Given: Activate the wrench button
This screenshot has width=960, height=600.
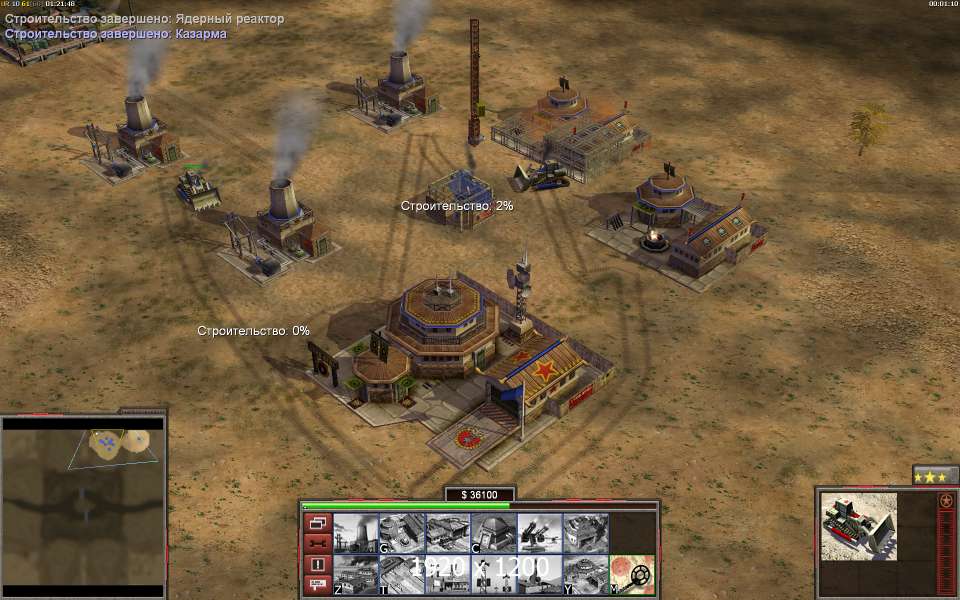Looking at the screenshot, I should point(317,544).
